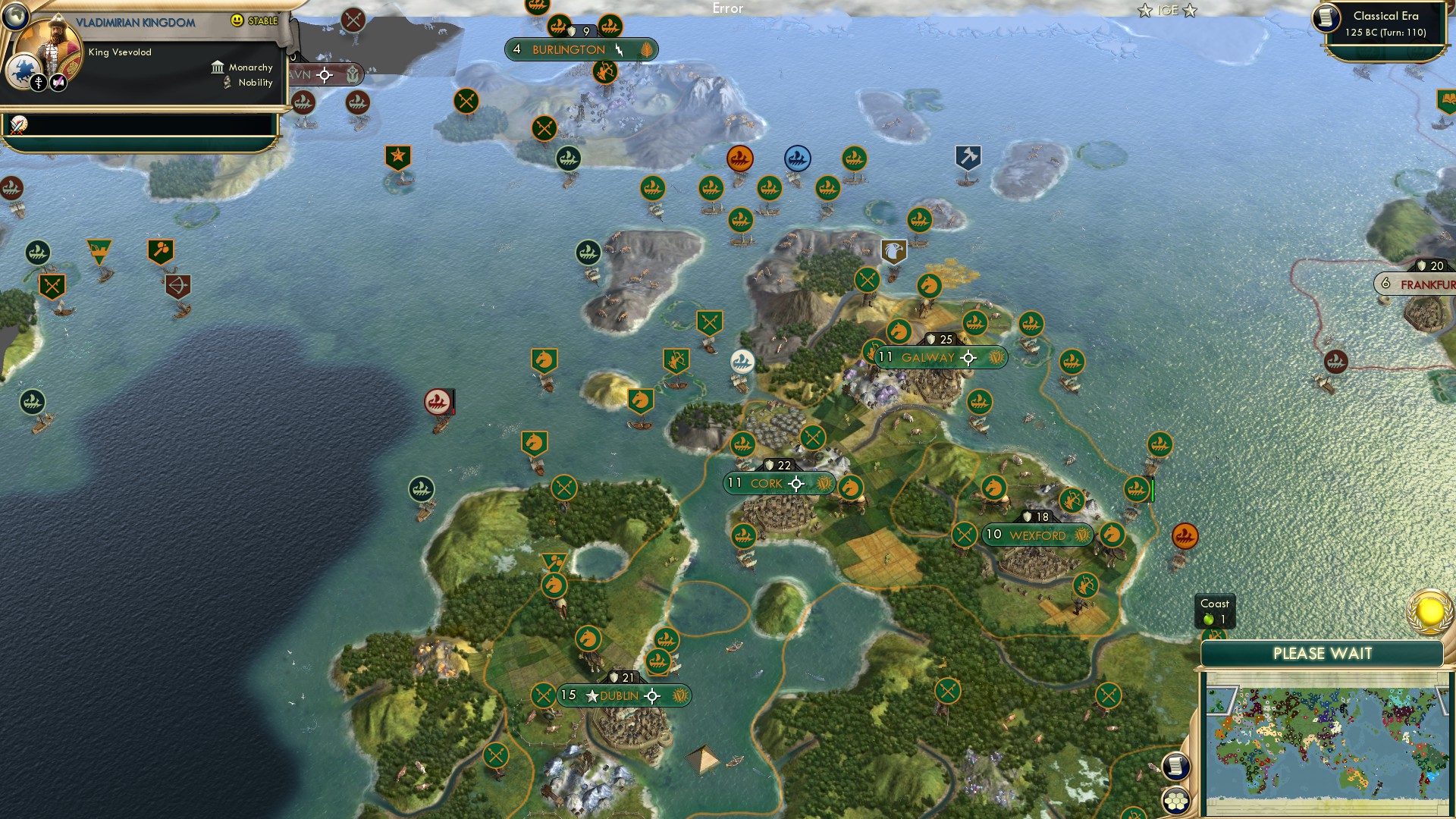The image size is (1456, 819).
Task: Click the Monarchy government icon
Action: pyautogui.click(x=218, y=67)
